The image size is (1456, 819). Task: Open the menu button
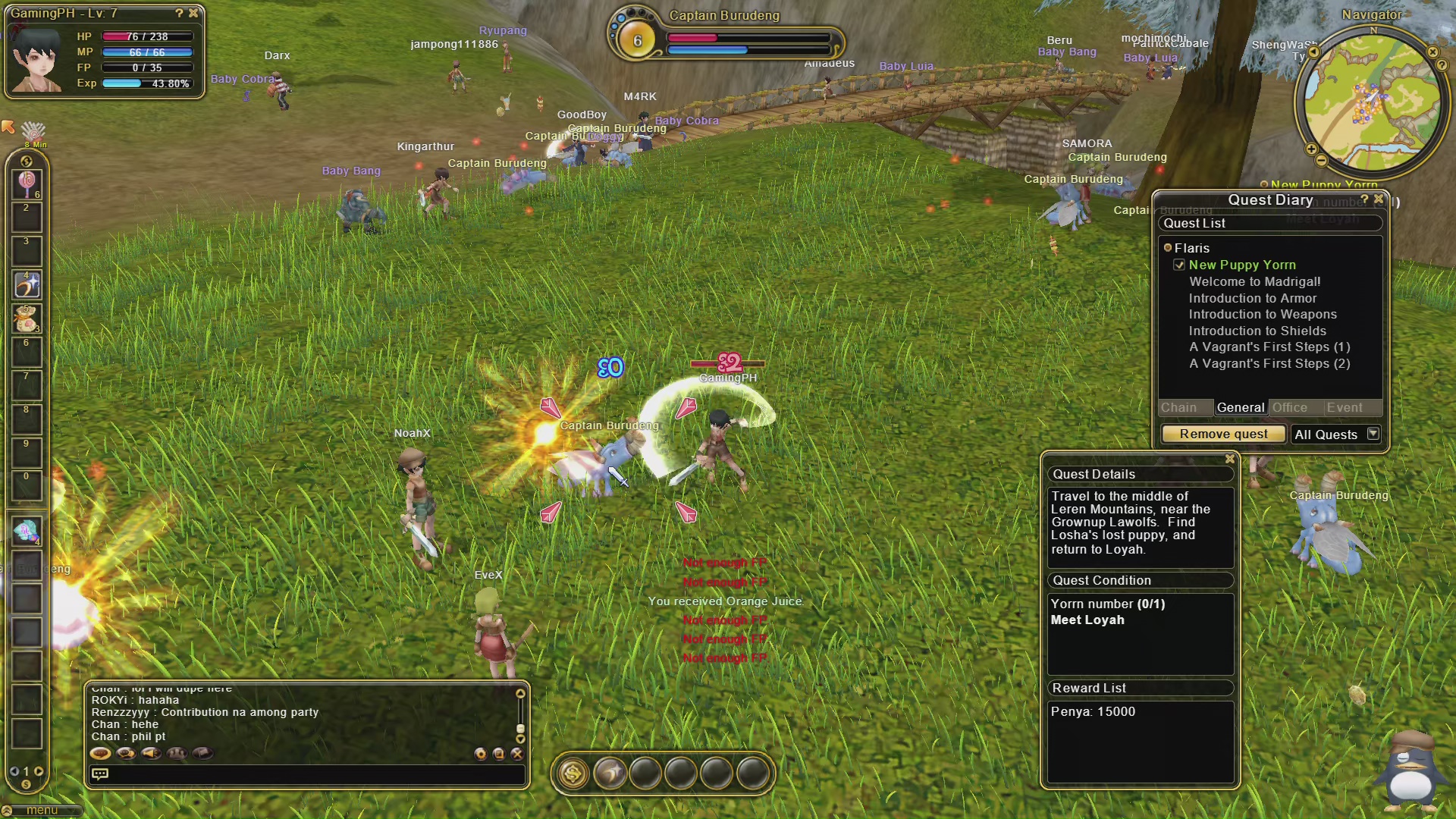click(41, 810)
